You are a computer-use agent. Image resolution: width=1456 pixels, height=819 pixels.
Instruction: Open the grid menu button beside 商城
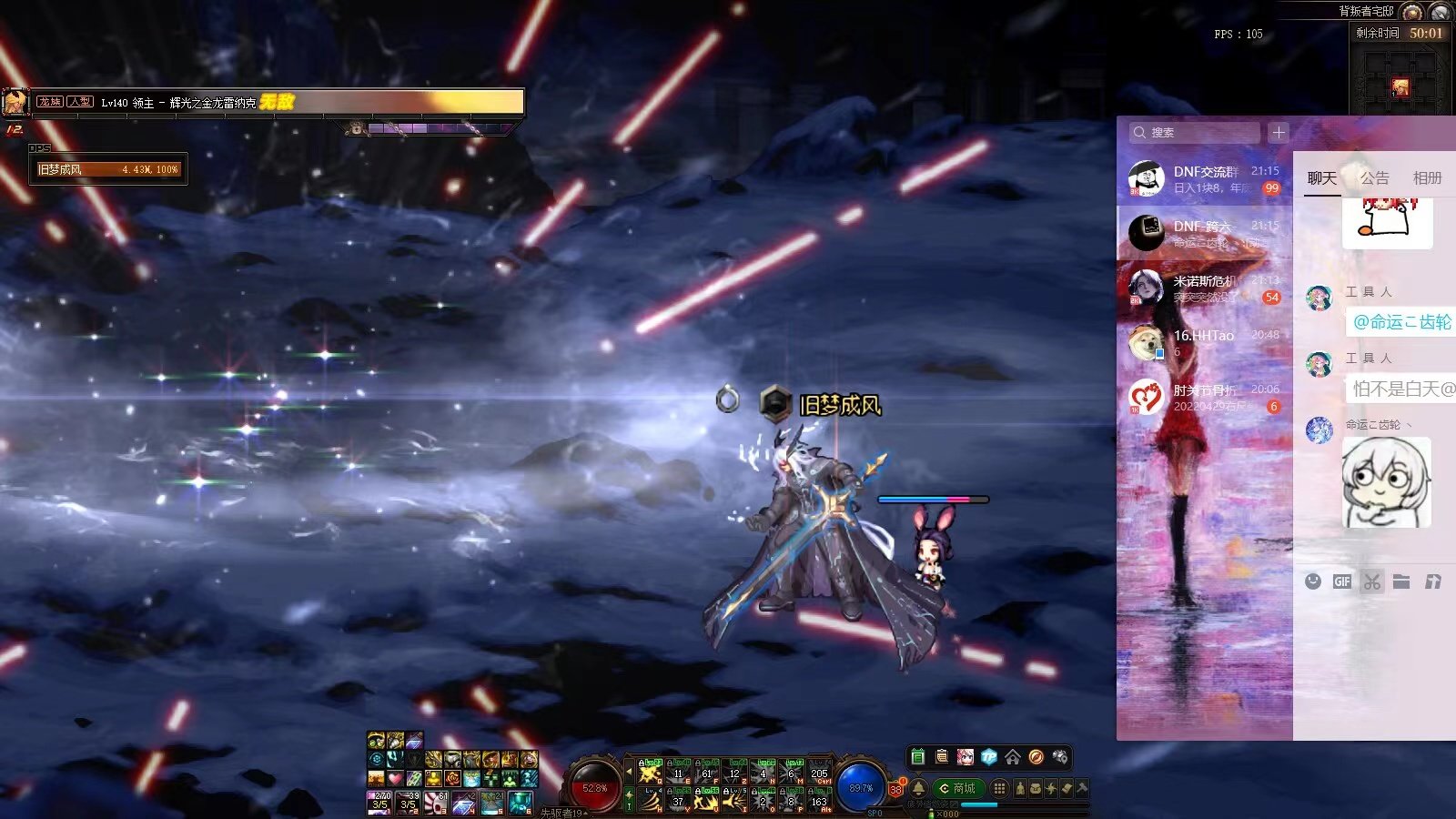pos(999,788)
